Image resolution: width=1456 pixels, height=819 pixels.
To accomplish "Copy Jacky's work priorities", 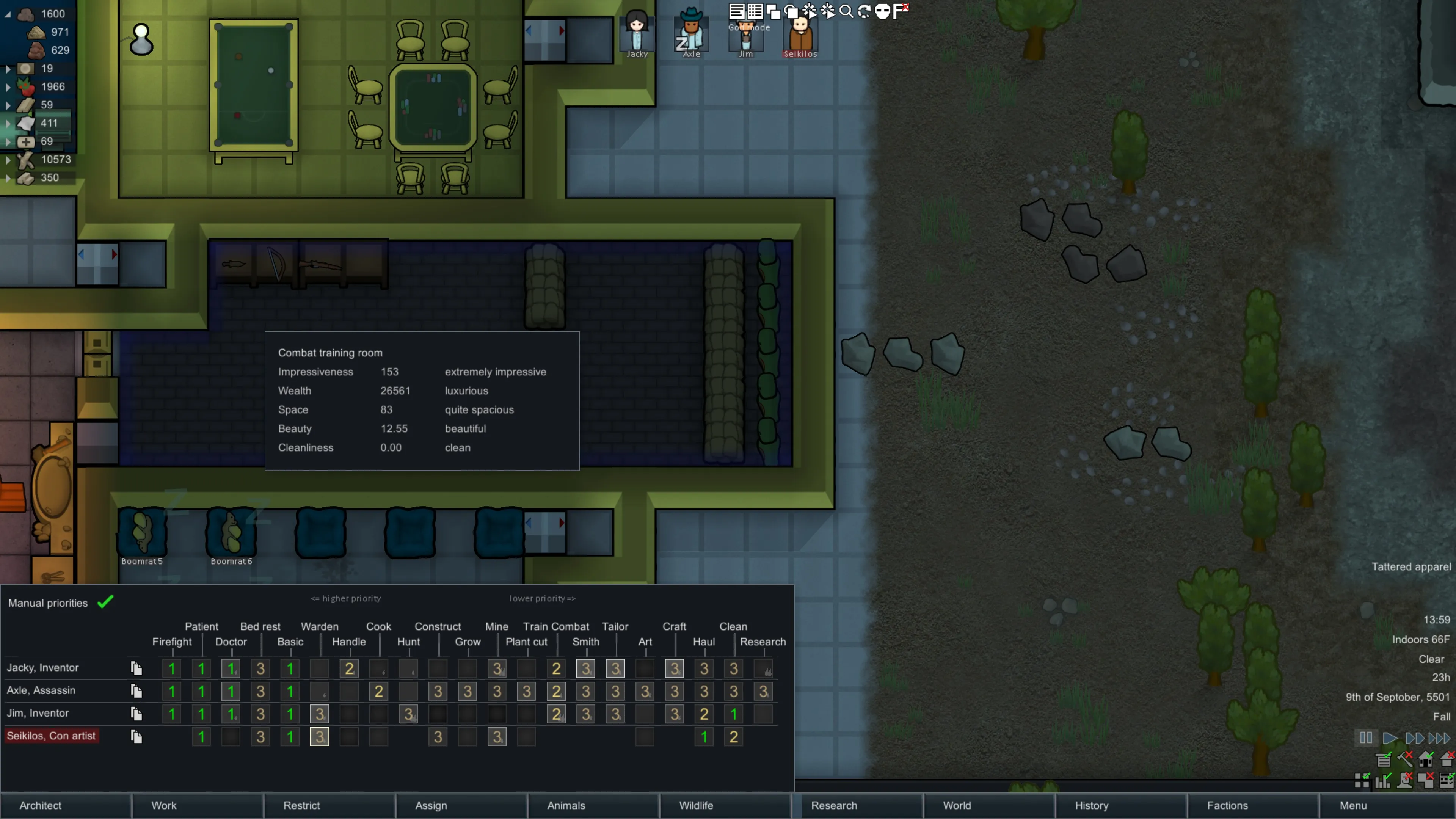I will 136,668.
